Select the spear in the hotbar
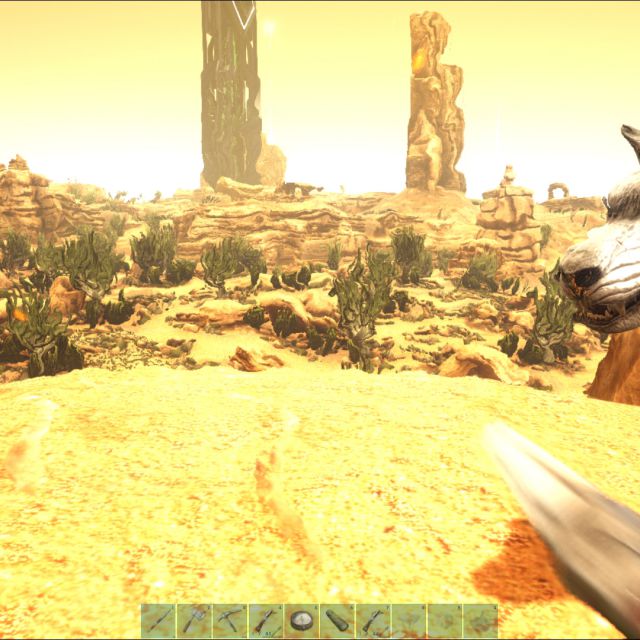Viewport: 640px width, 640px height. pos(159,621)
